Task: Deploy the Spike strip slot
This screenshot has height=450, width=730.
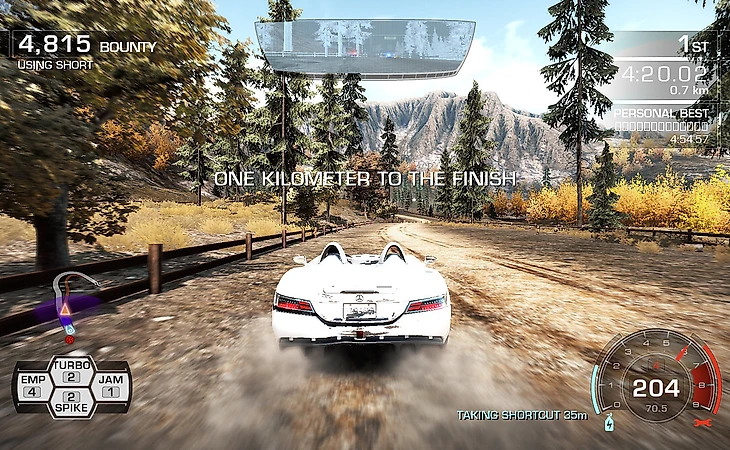Action: coord(70,403)
